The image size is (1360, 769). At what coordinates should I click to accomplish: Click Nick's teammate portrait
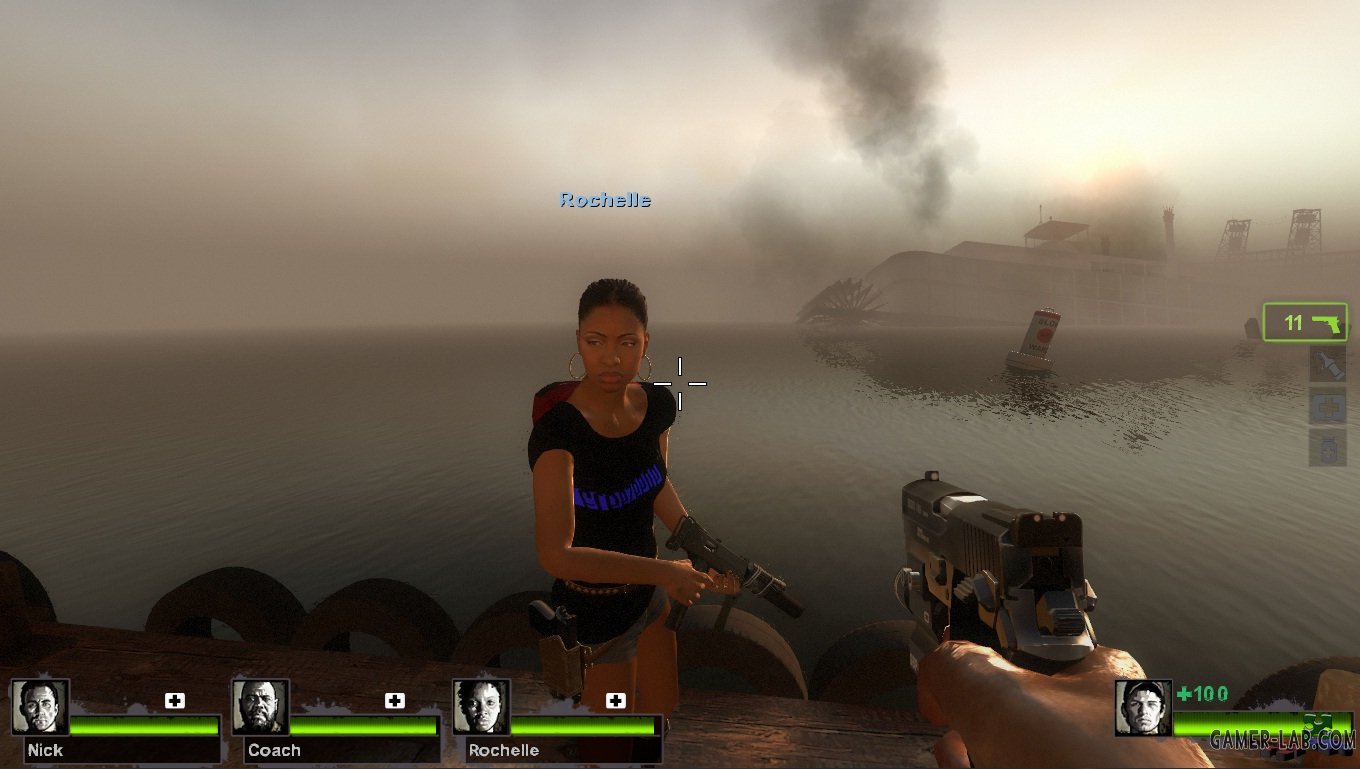[x=40, y=707]
